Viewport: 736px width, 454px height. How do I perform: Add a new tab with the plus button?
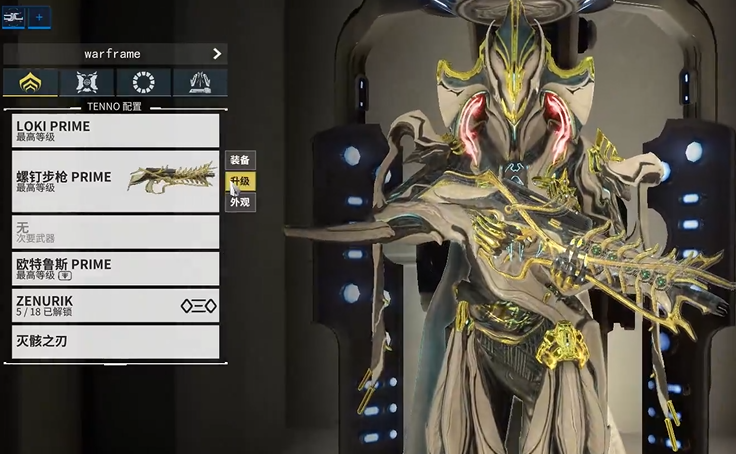39,17
